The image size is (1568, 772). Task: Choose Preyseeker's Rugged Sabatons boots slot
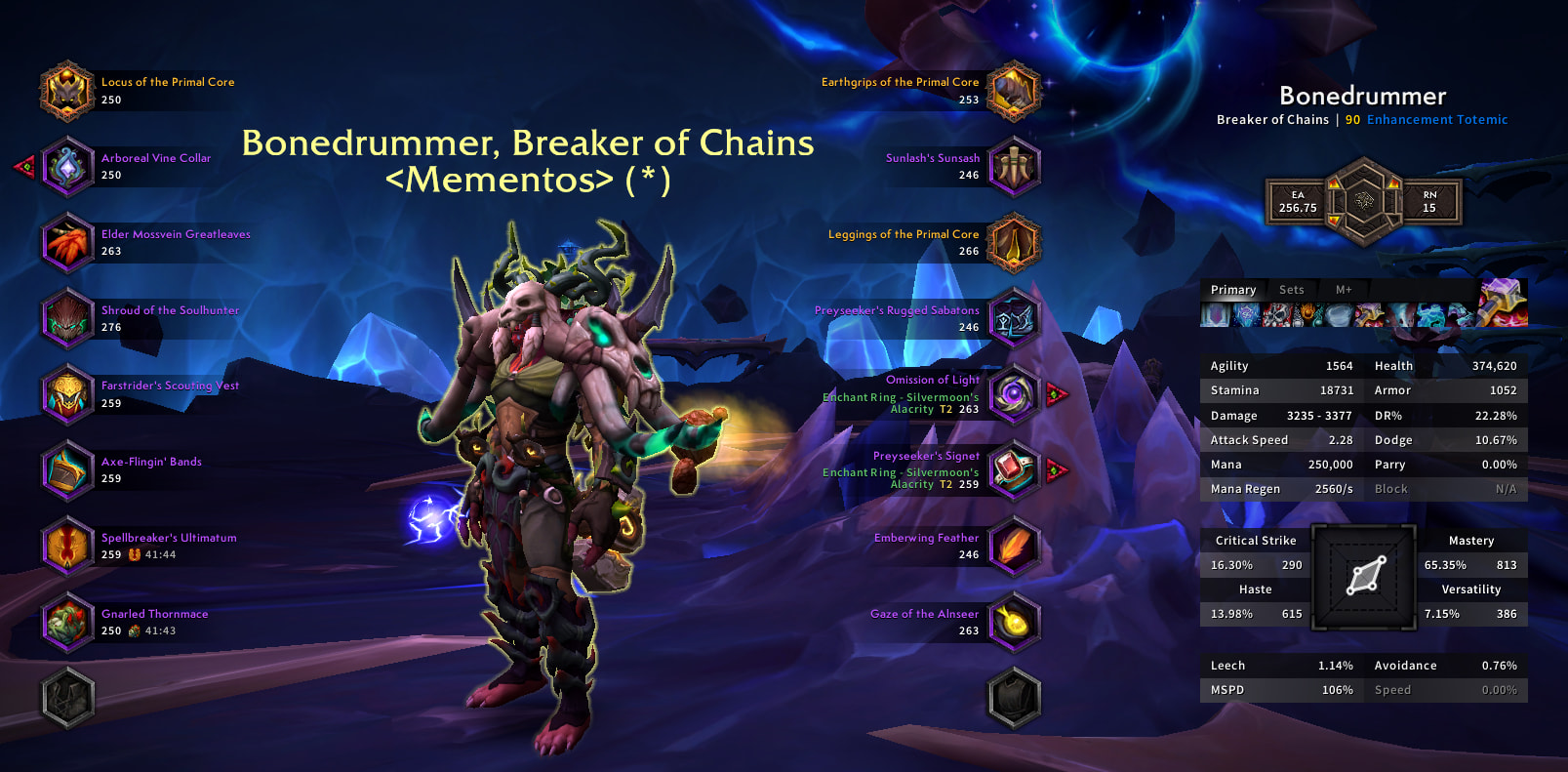pos(1014,318)
